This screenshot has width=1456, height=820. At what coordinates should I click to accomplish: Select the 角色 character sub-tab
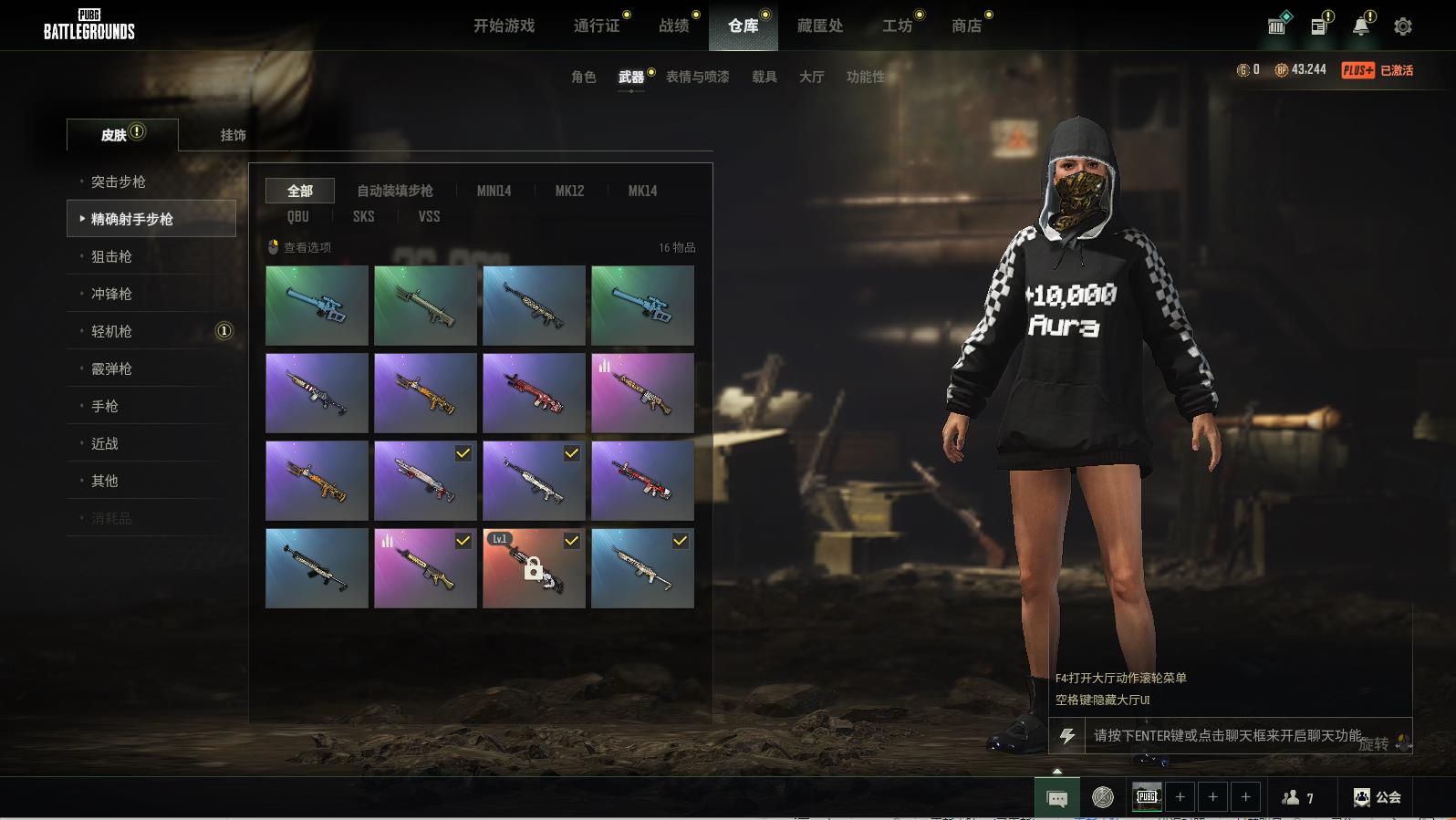tap(583, 77)
